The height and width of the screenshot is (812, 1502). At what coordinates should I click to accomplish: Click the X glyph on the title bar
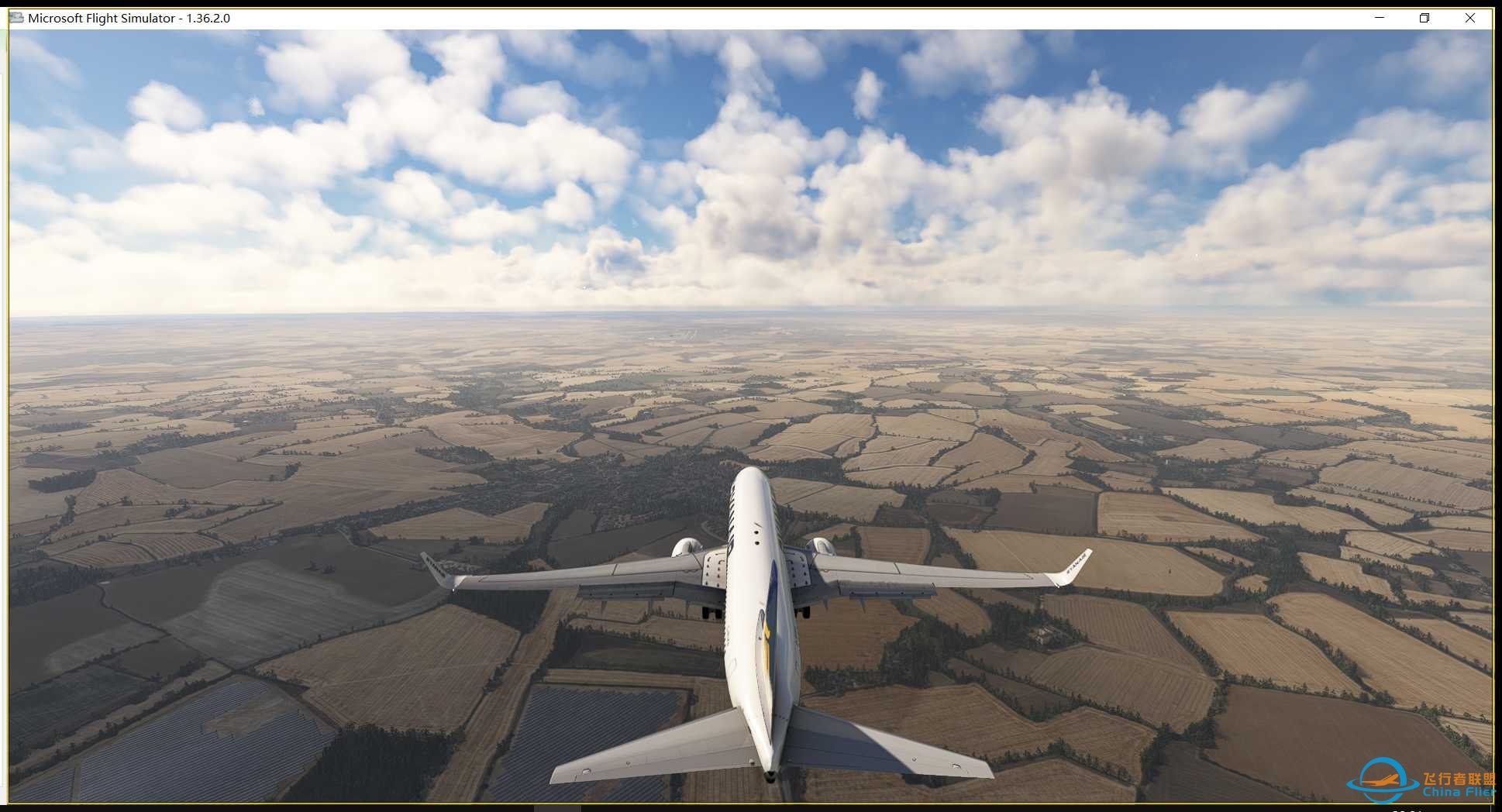1469,17
